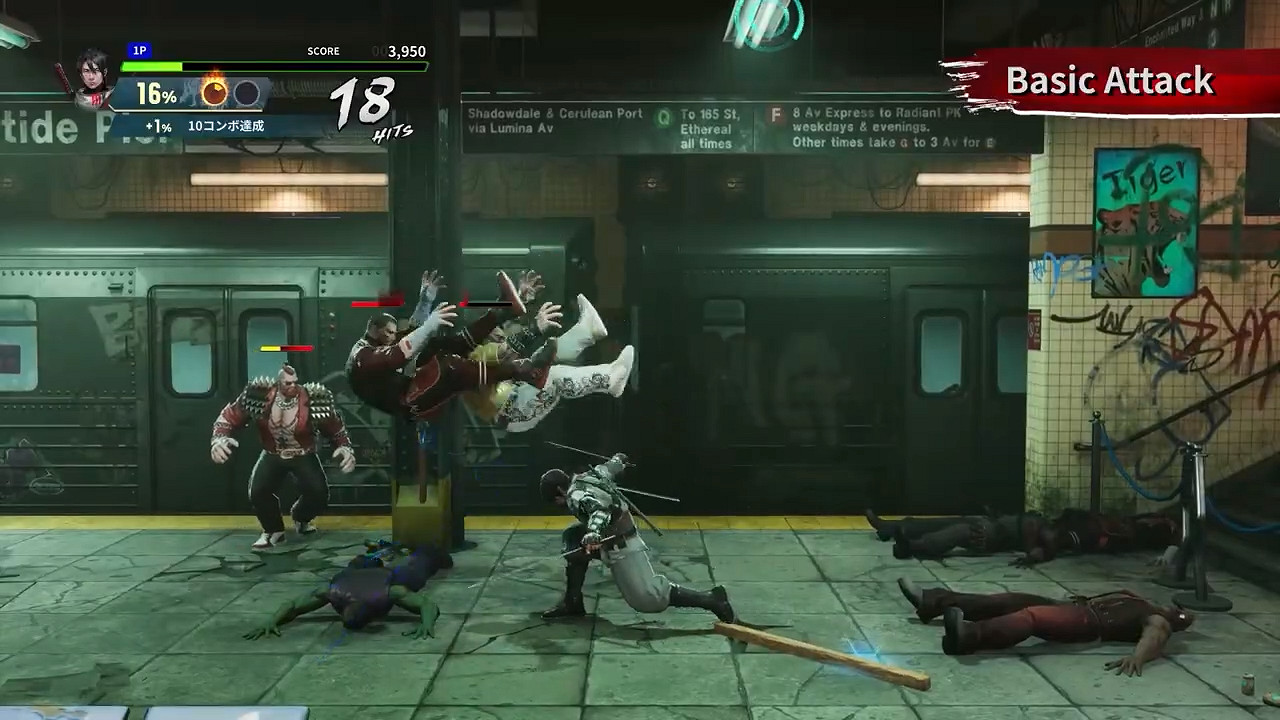Click the red Basic Attack banner
1280x720 pixels.
[1110, 81]
